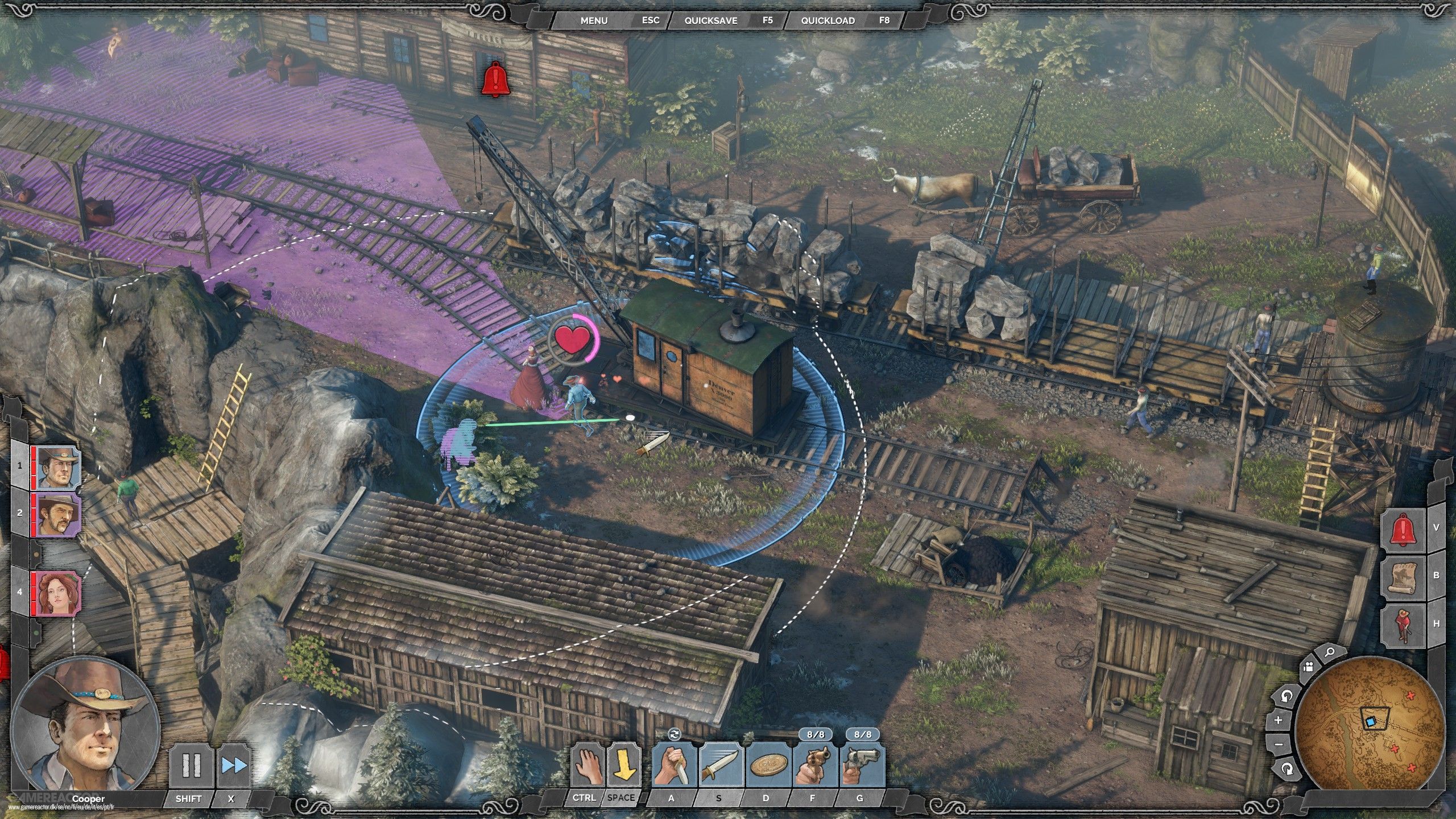Select the red-haired woman portrait

pyautogui.click(x=58, y=592)
